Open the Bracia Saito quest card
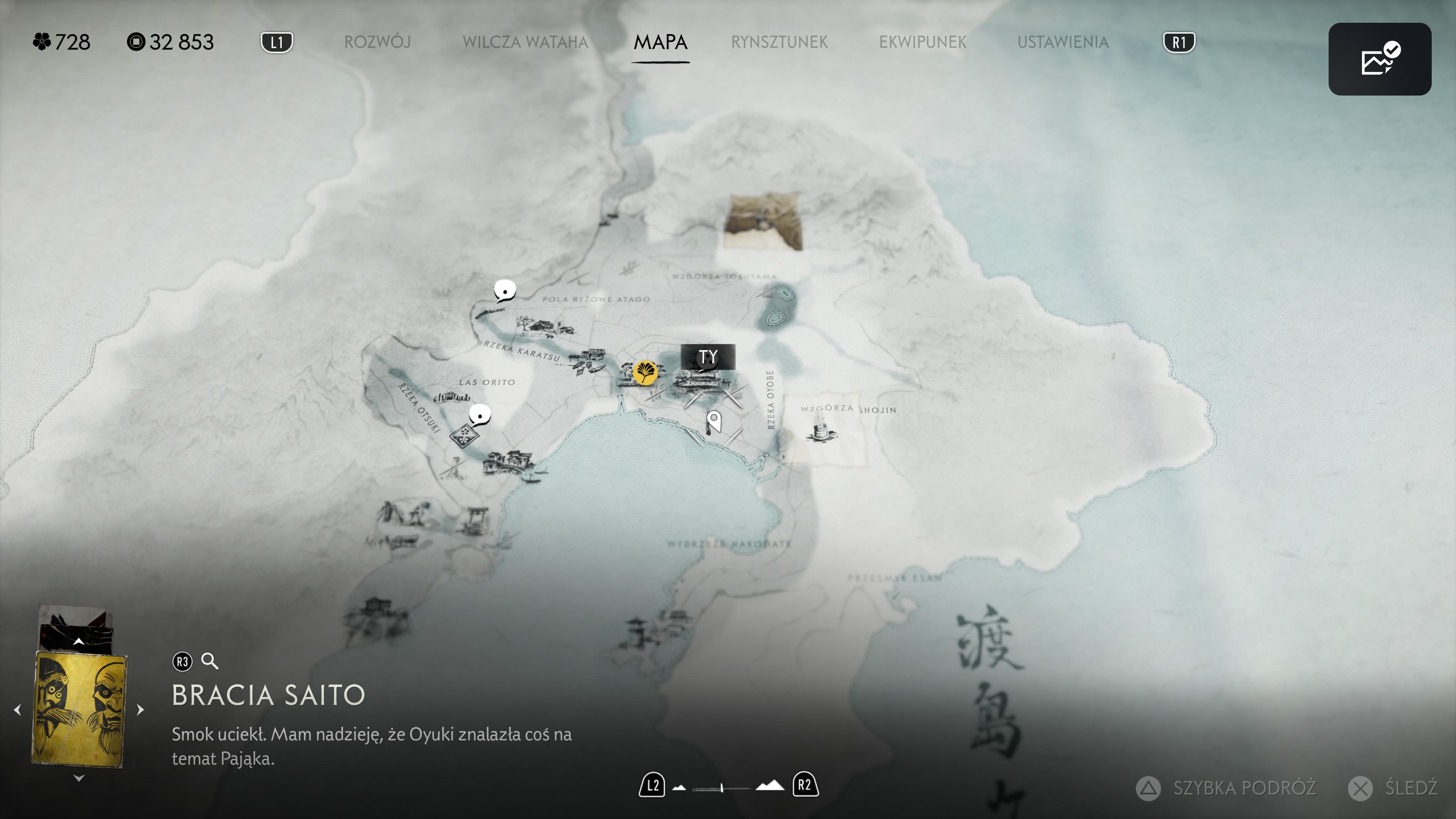1456x819 pixels. (x=79, y=710)
